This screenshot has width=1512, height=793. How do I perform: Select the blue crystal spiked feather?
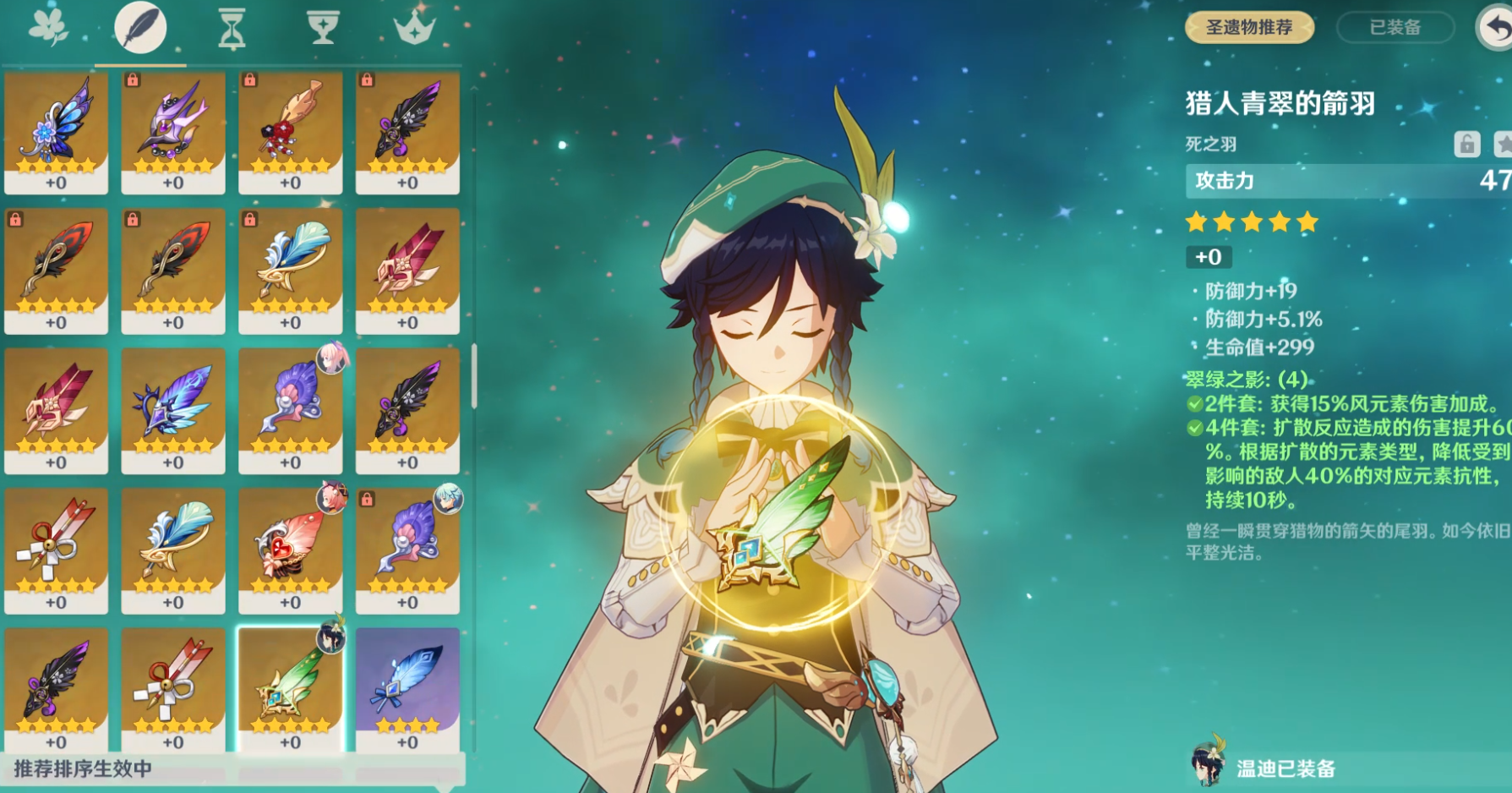tap(173, 410)
